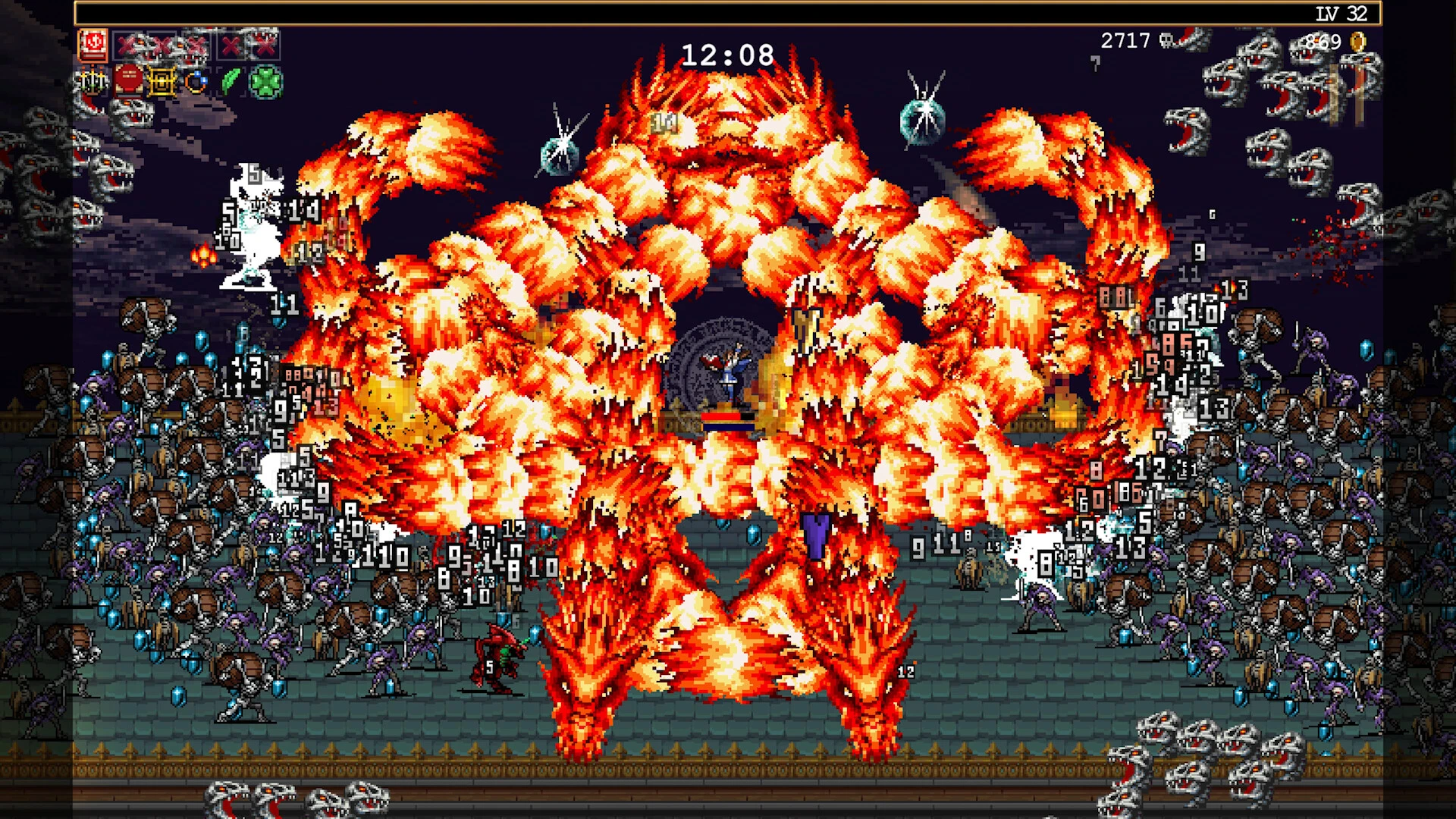Viewport: 1456px width, 819px height.
Task: Click the kill count reading 2717
Action: [1125, 40]
